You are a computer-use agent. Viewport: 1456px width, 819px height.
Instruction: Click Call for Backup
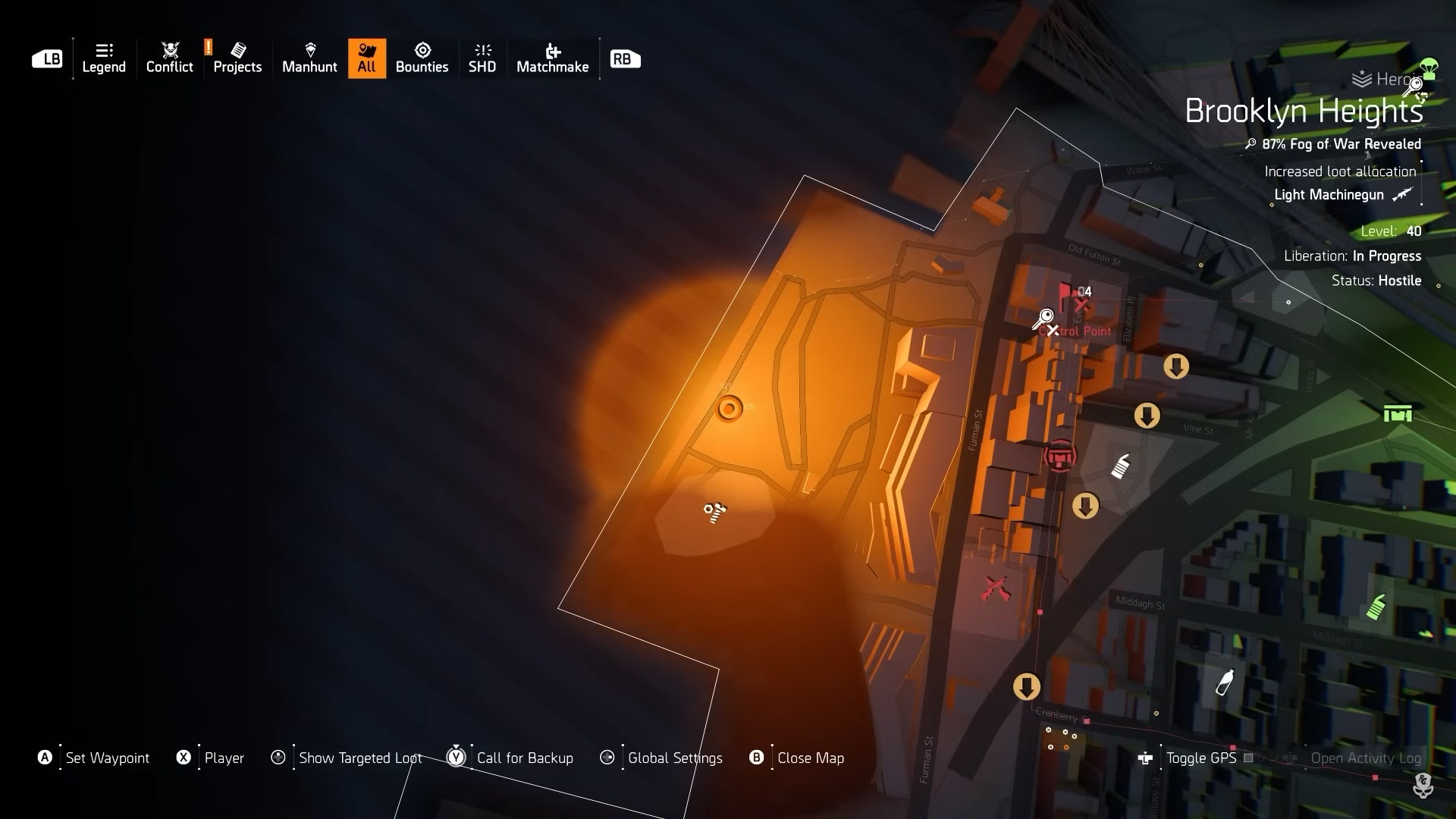tap(525, 758)
